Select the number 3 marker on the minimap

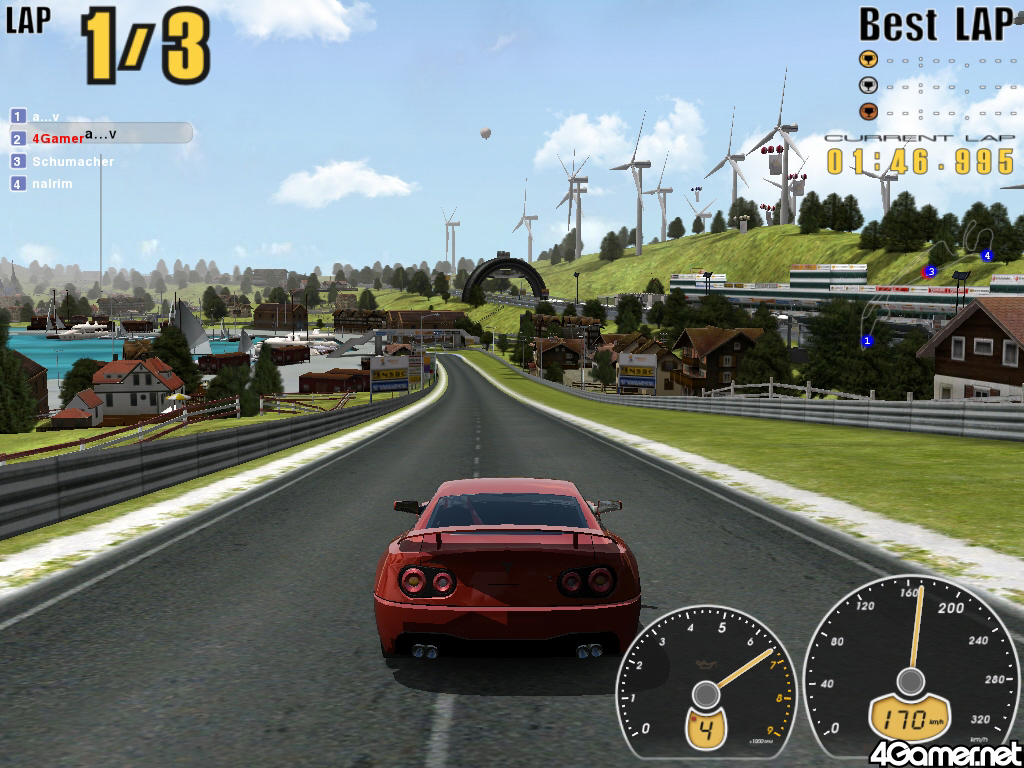[x=931, y=271]
